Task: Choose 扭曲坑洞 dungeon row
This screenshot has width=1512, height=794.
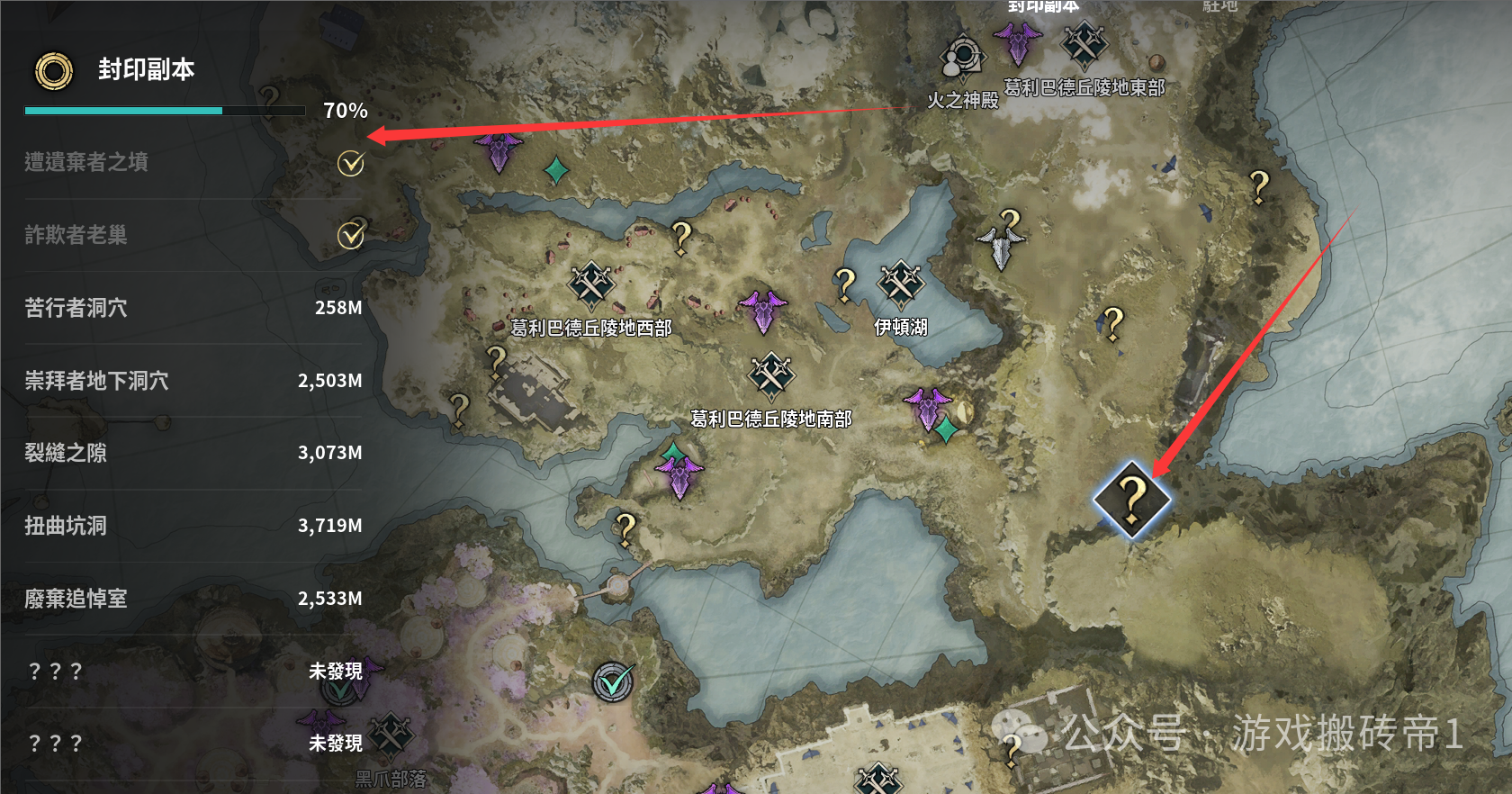Action: pyautogui.click(x=193, y=526)
